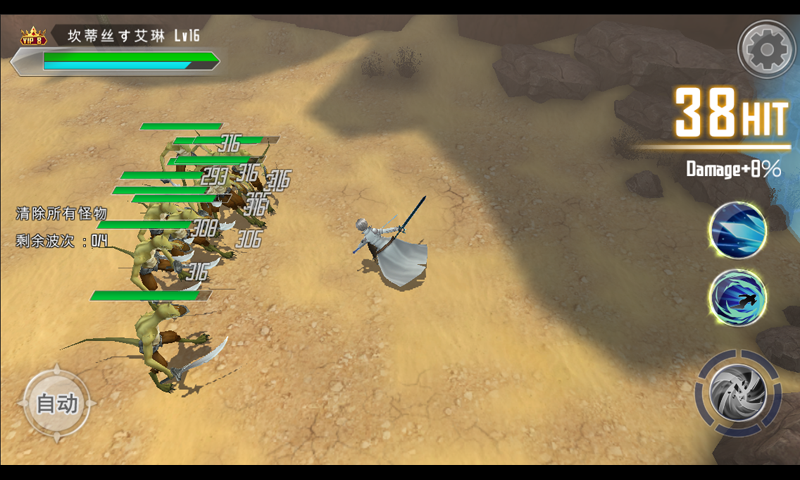Use the blue dash strike skill

tap(737, 298)
